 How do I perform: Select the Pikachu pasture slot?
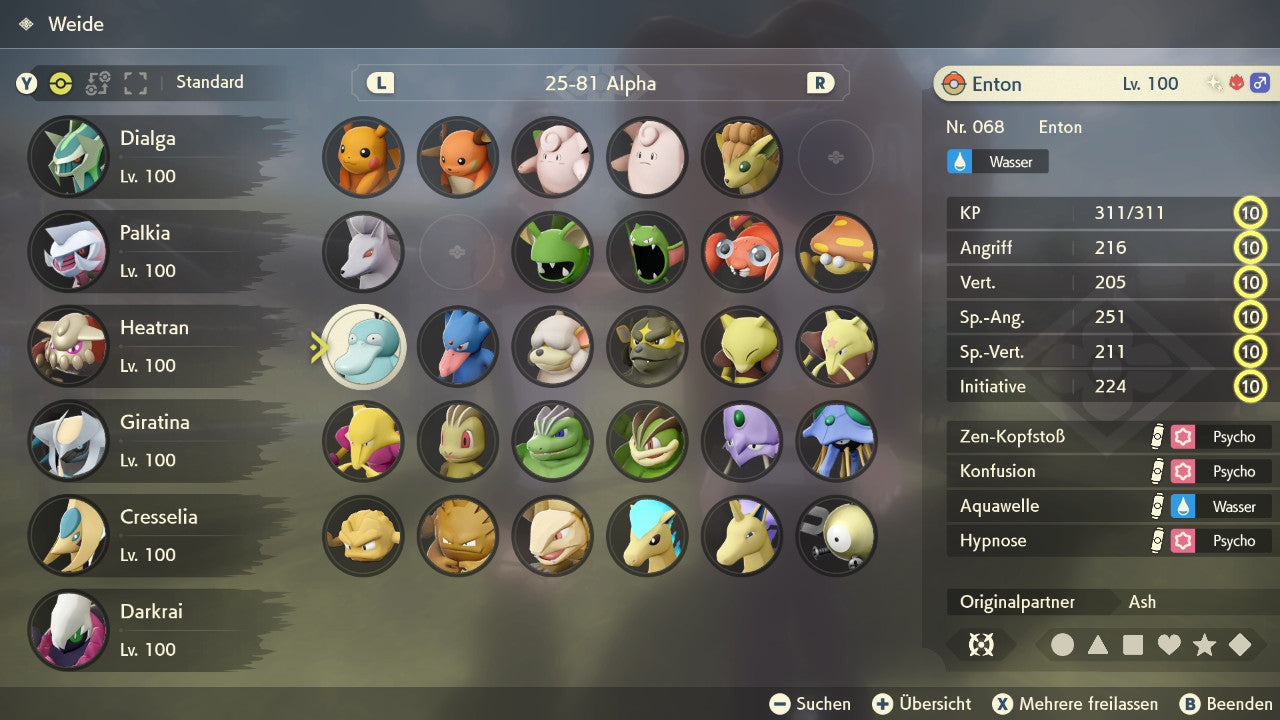click(x=363, y=157)
